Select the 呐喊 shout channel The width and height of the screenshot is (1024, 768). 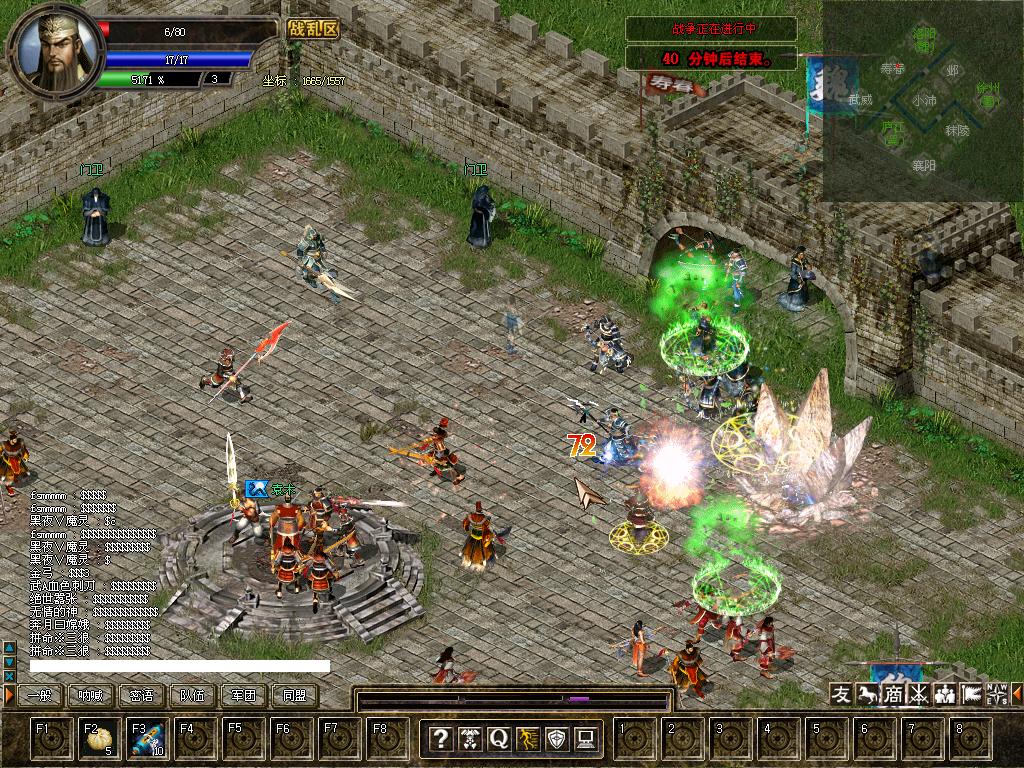point(91,695)
